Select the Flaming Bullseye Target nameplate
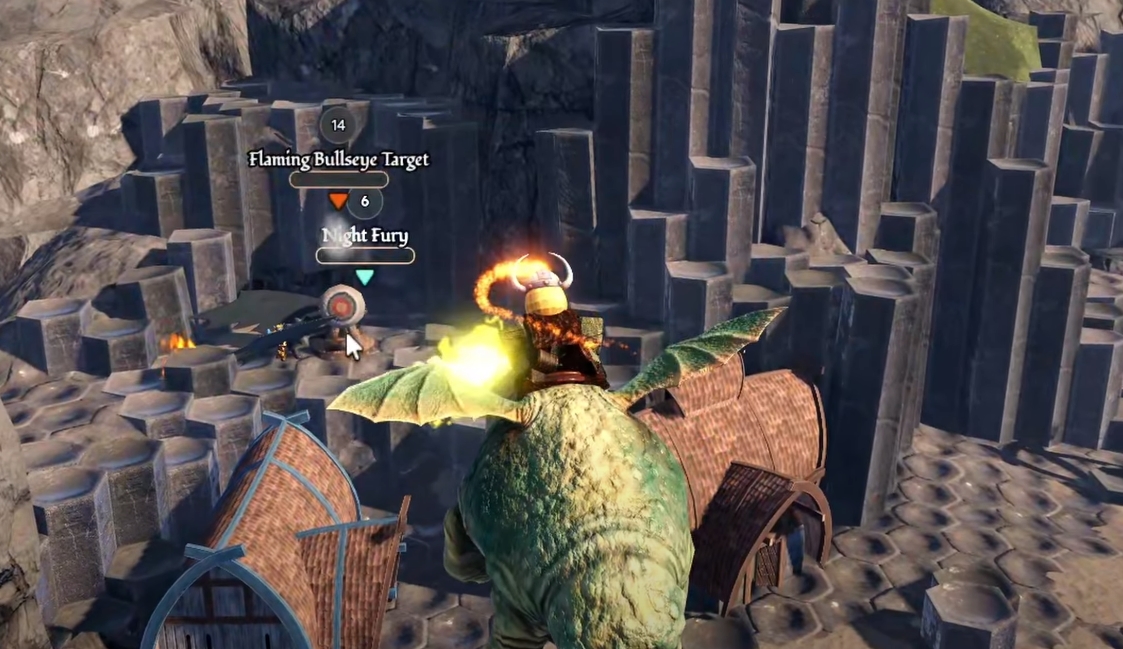Image resolution: width=1123 pixels, height=649 pixels. pyautogui.click(x=338, y=159)
